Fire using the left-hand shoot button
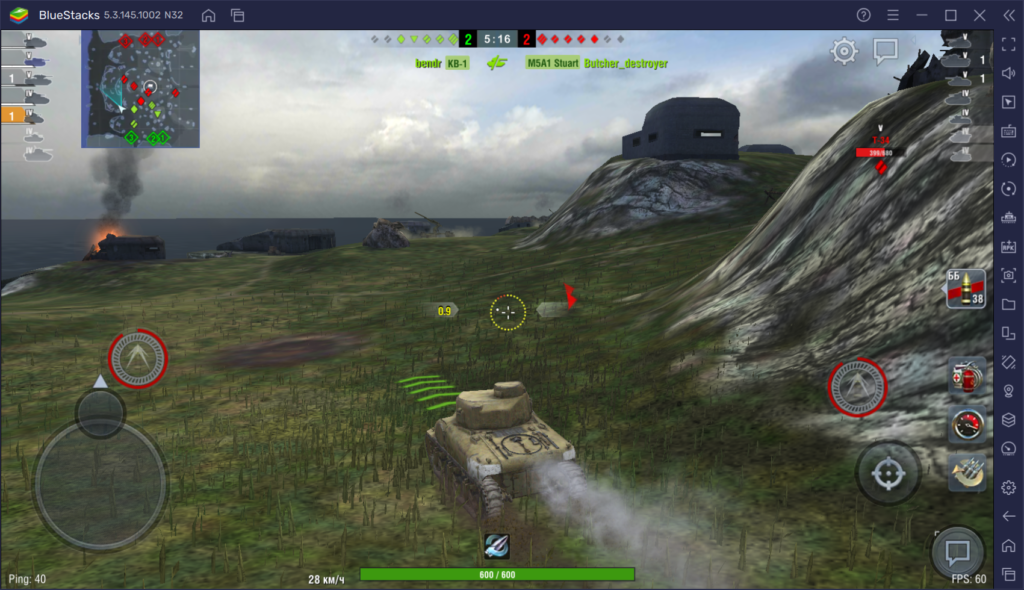This screenshot has width=1024, height=590. (x=138, y=357)
